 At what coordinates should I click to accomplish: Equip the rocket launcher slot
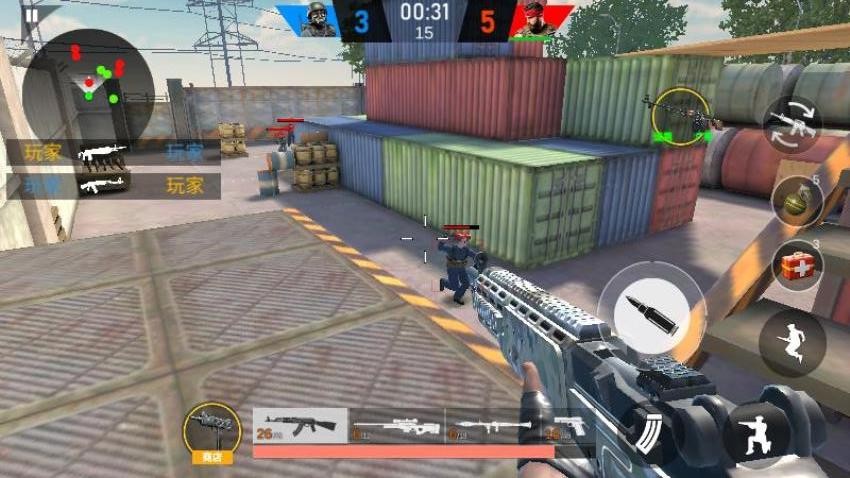[493, 426]
